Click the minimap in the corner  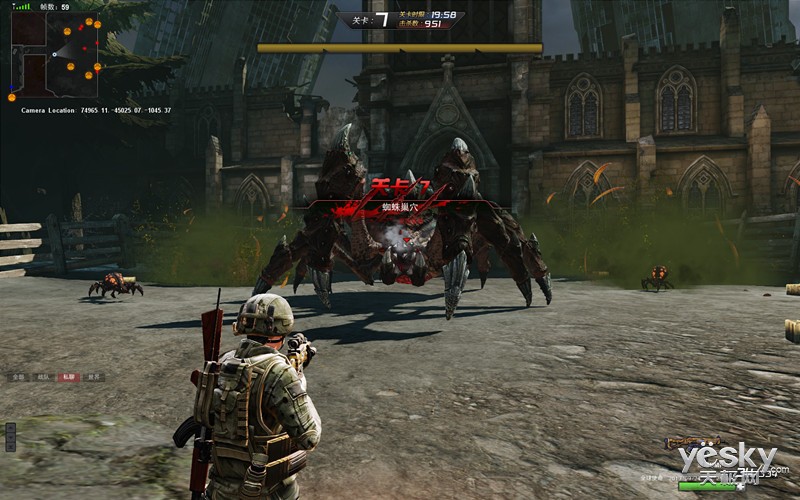pos(56,54)
